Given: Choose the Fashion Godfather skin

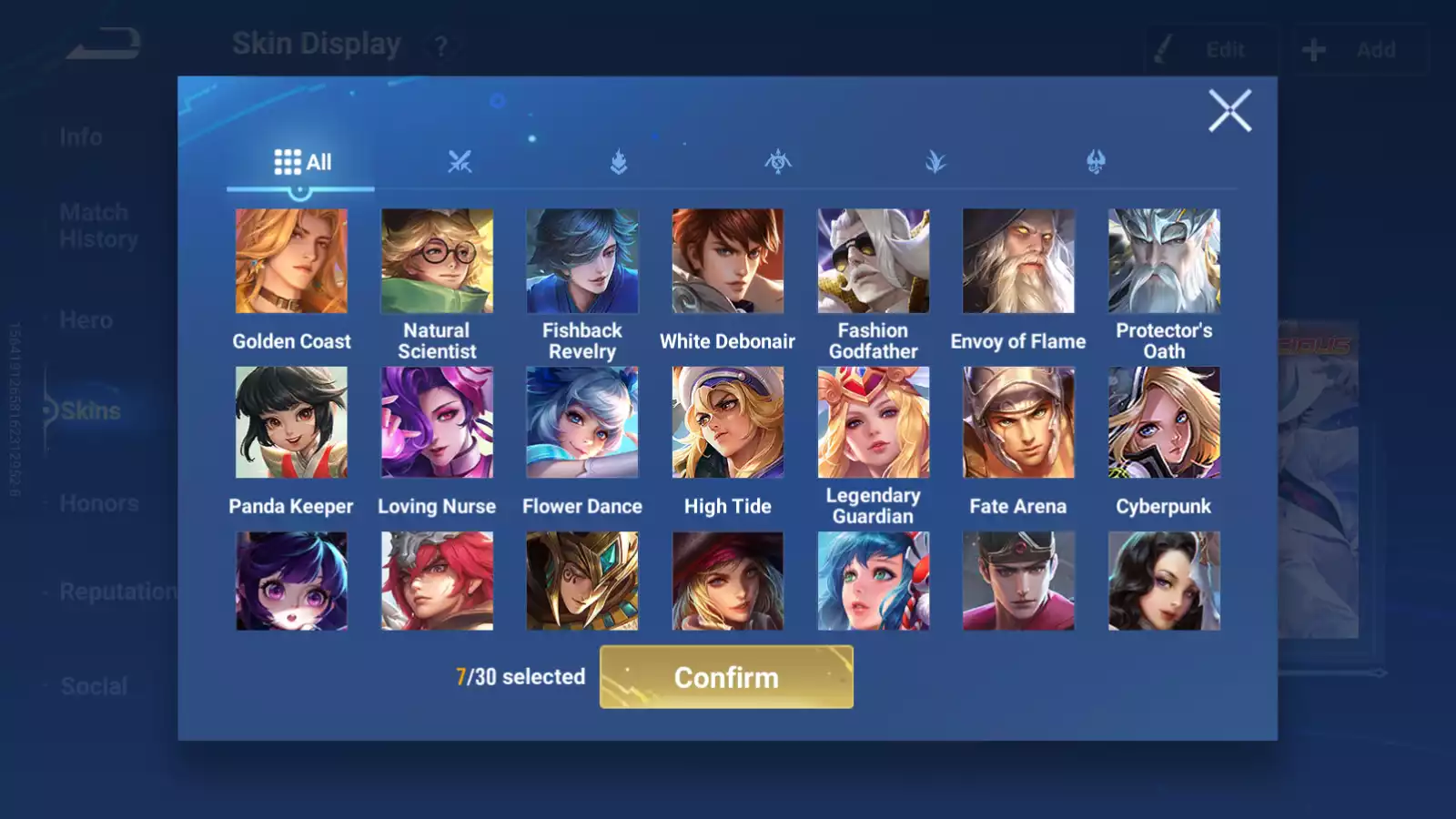Looking at the screenshot, I should (x=874, y=261).
